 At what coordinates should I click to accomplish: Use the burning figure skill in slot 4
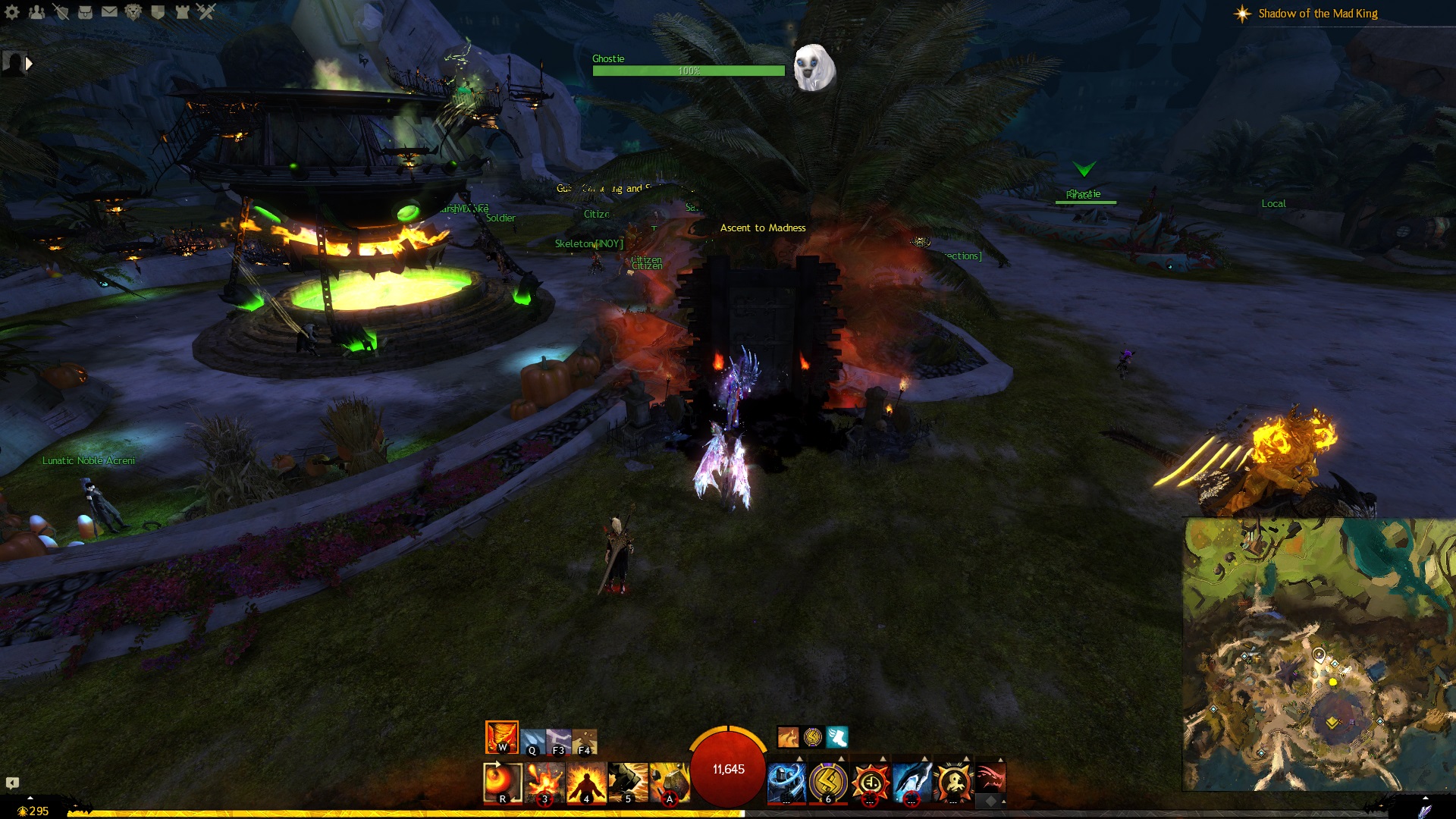(x=586, y=783)
